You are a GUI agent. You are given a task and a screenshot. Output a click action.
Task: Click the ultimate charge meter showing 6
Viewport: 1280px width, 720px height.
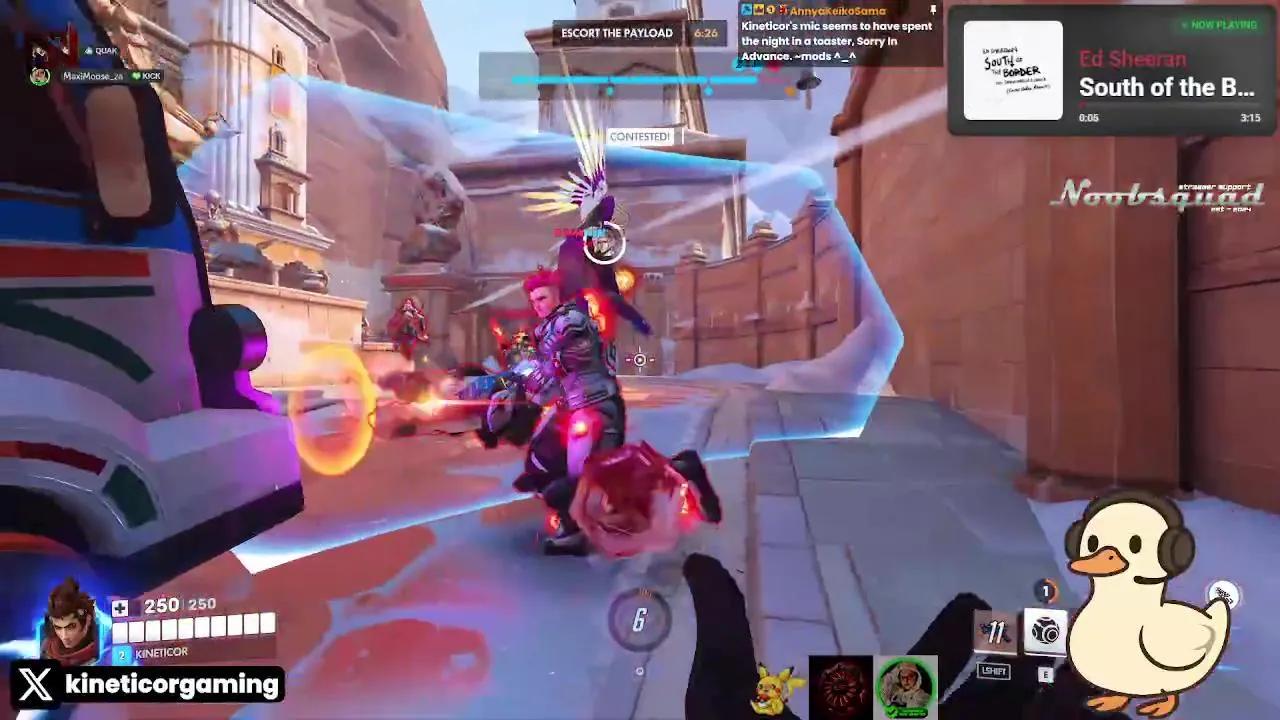pos(638,620)
